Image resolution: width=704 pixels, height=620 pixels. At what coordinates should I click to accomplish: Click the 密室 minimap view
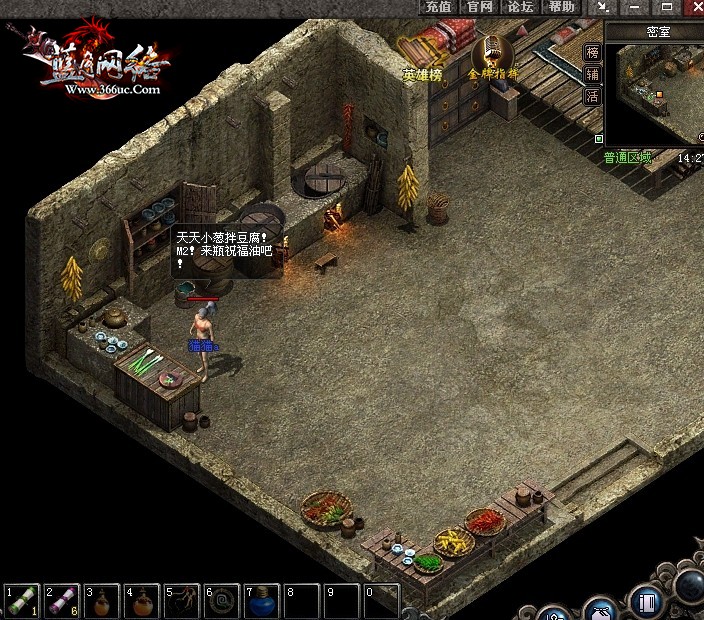click(x=654, y=92)
